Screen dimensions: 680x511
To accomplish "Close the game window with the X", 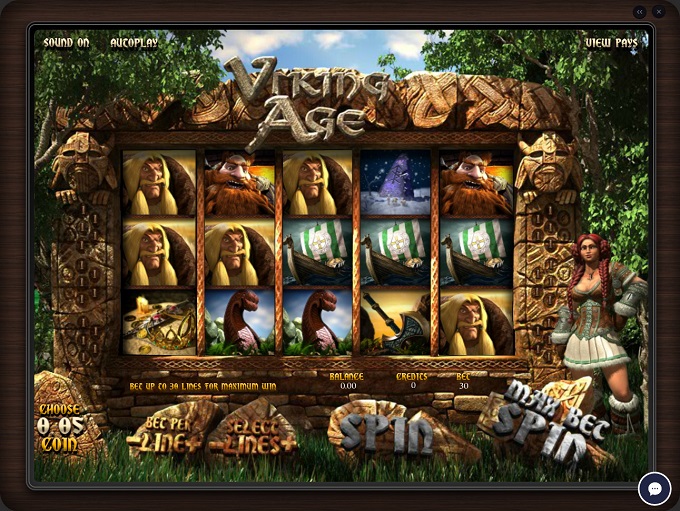I will [x=659, y=12].
